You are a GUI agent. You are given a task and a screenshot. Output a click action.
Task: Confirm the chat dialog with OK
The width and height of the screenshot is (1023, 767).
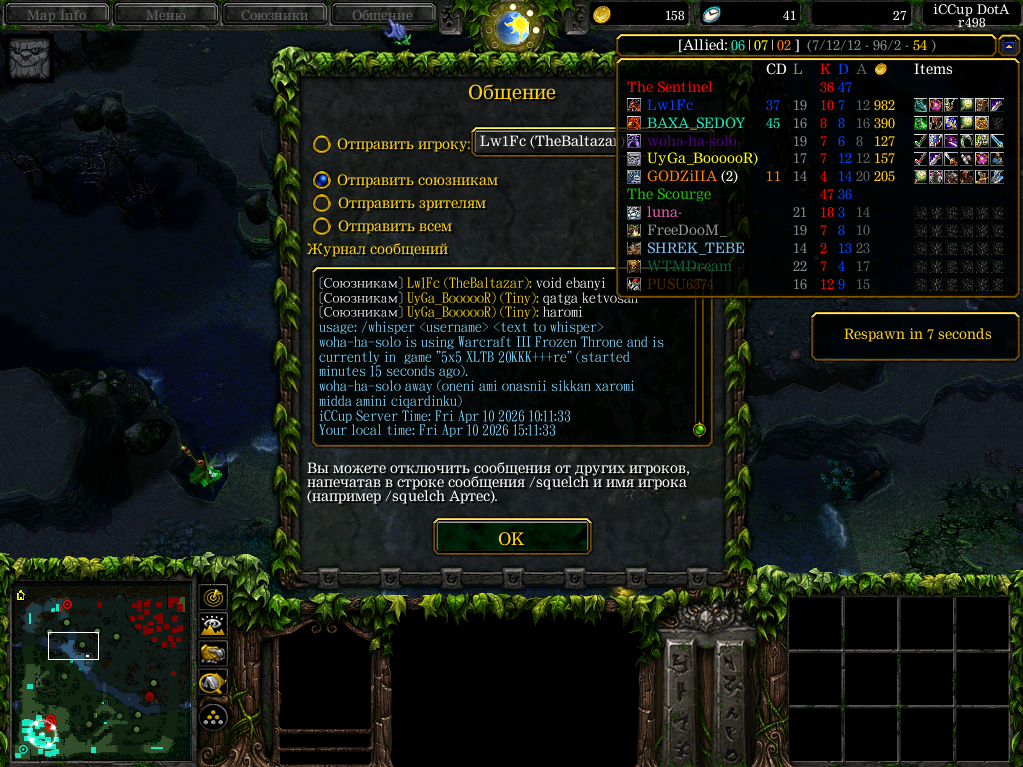pos(511,538)
